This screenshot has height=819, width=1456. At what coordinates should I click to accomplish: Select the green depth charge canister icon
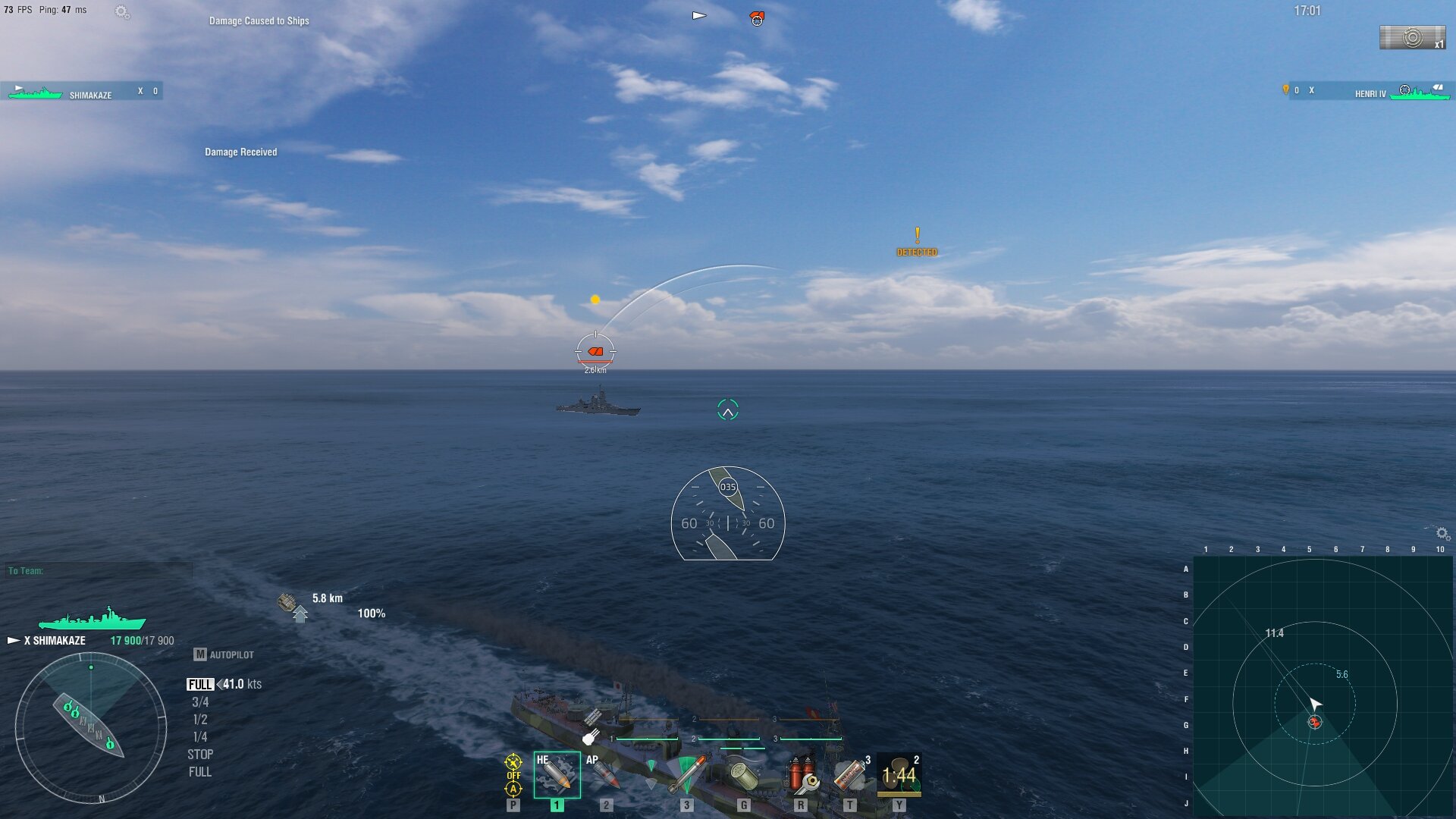tap(743, 775)
